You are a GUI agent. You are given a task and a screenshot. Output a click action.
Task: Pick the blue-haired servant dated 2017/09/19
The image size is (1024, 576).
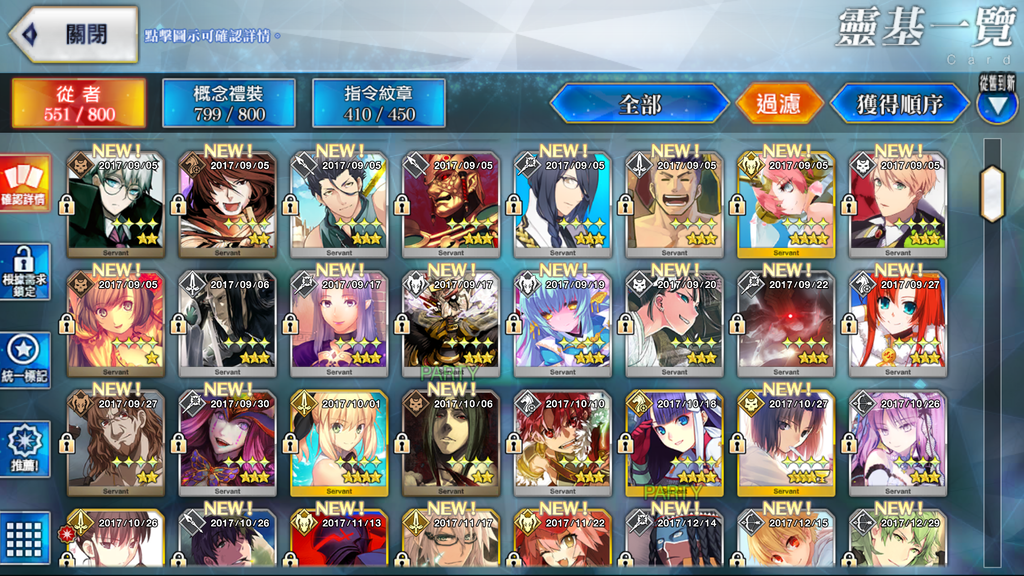tap(563, 320)
